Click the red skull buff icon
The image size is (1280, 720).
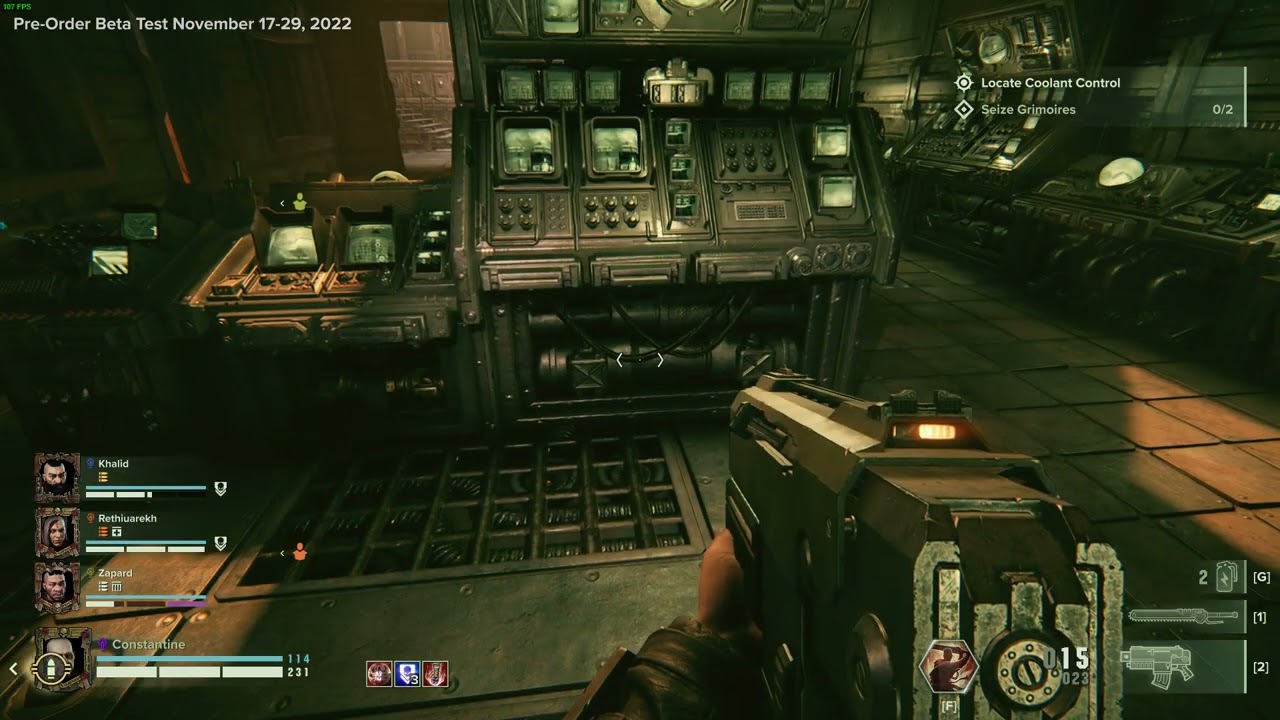pyautogui.click(x=378, y=674)
